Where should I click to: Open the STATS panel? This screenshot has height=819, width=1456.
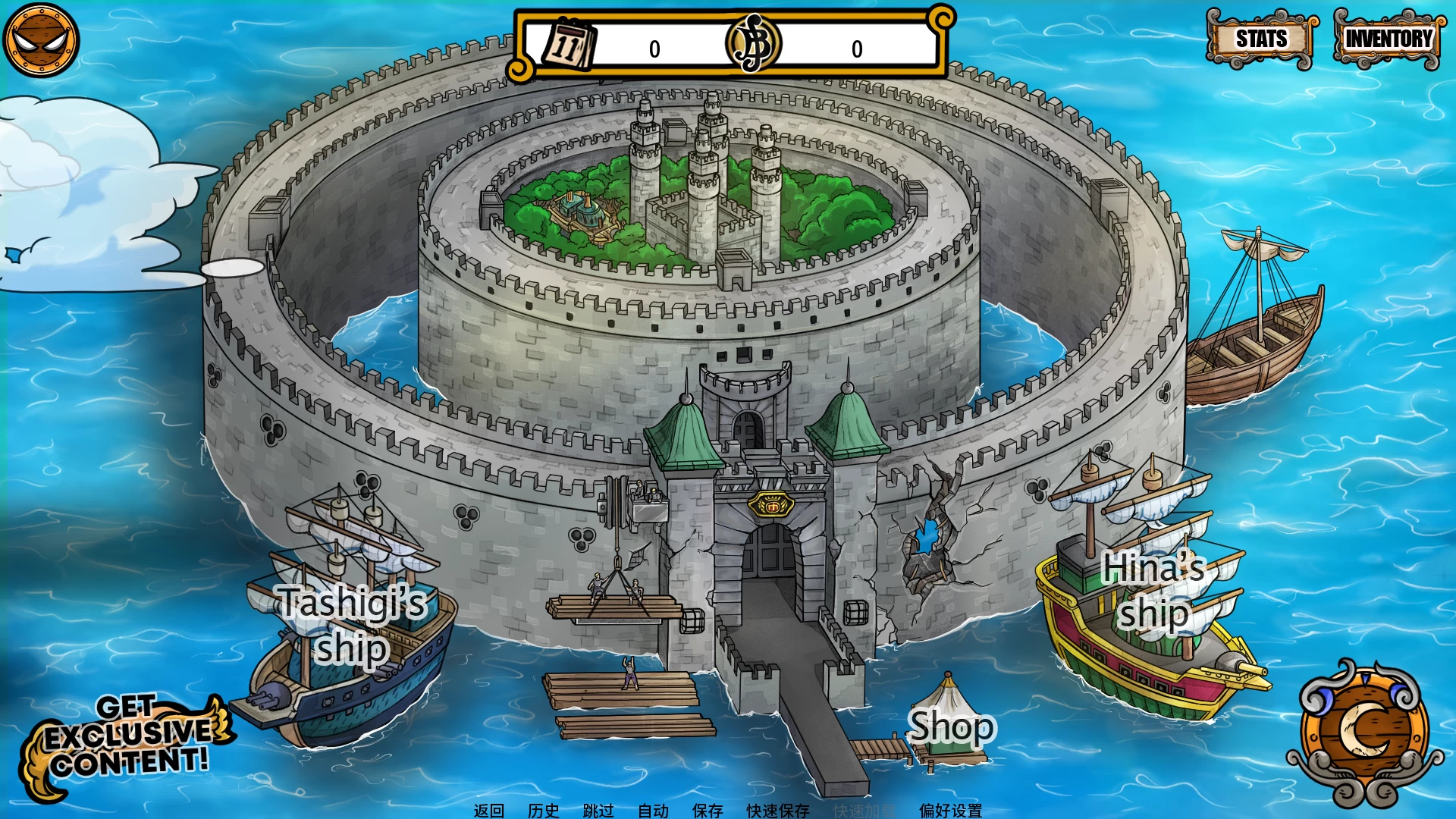pyautogui.click(x=1261, y=39)
